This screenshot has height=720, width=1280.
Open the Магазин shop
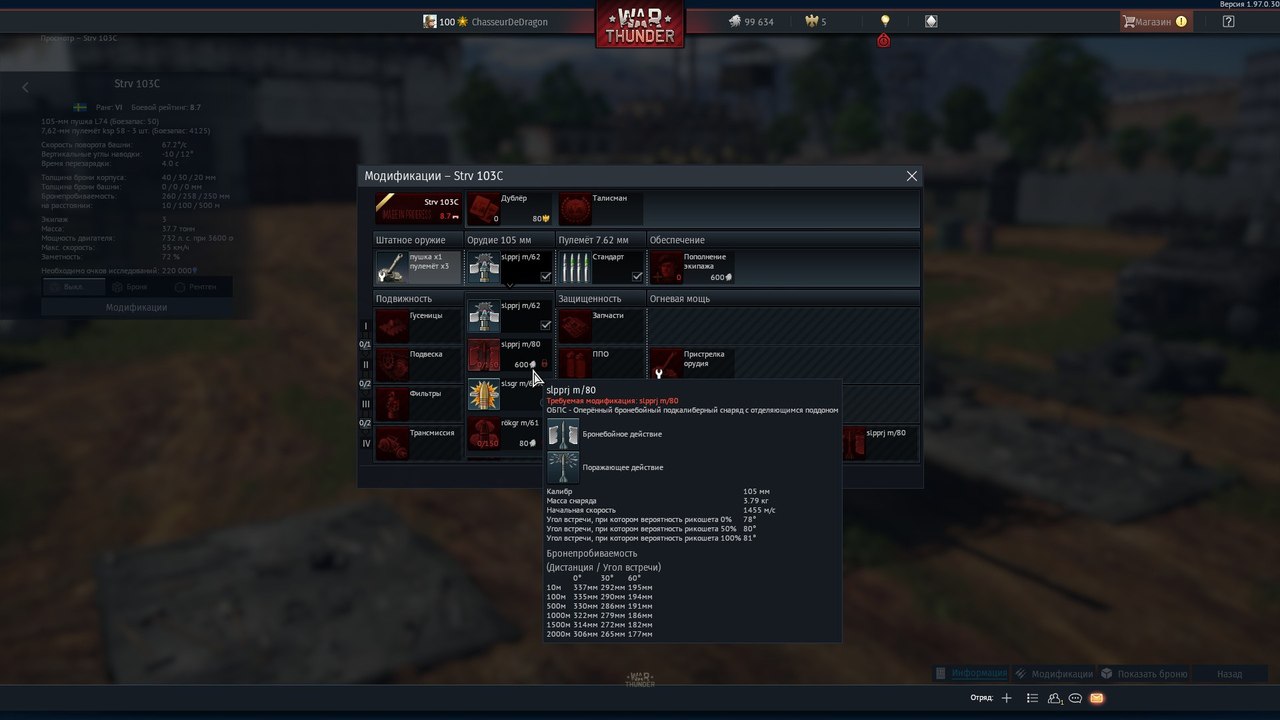1154,21
